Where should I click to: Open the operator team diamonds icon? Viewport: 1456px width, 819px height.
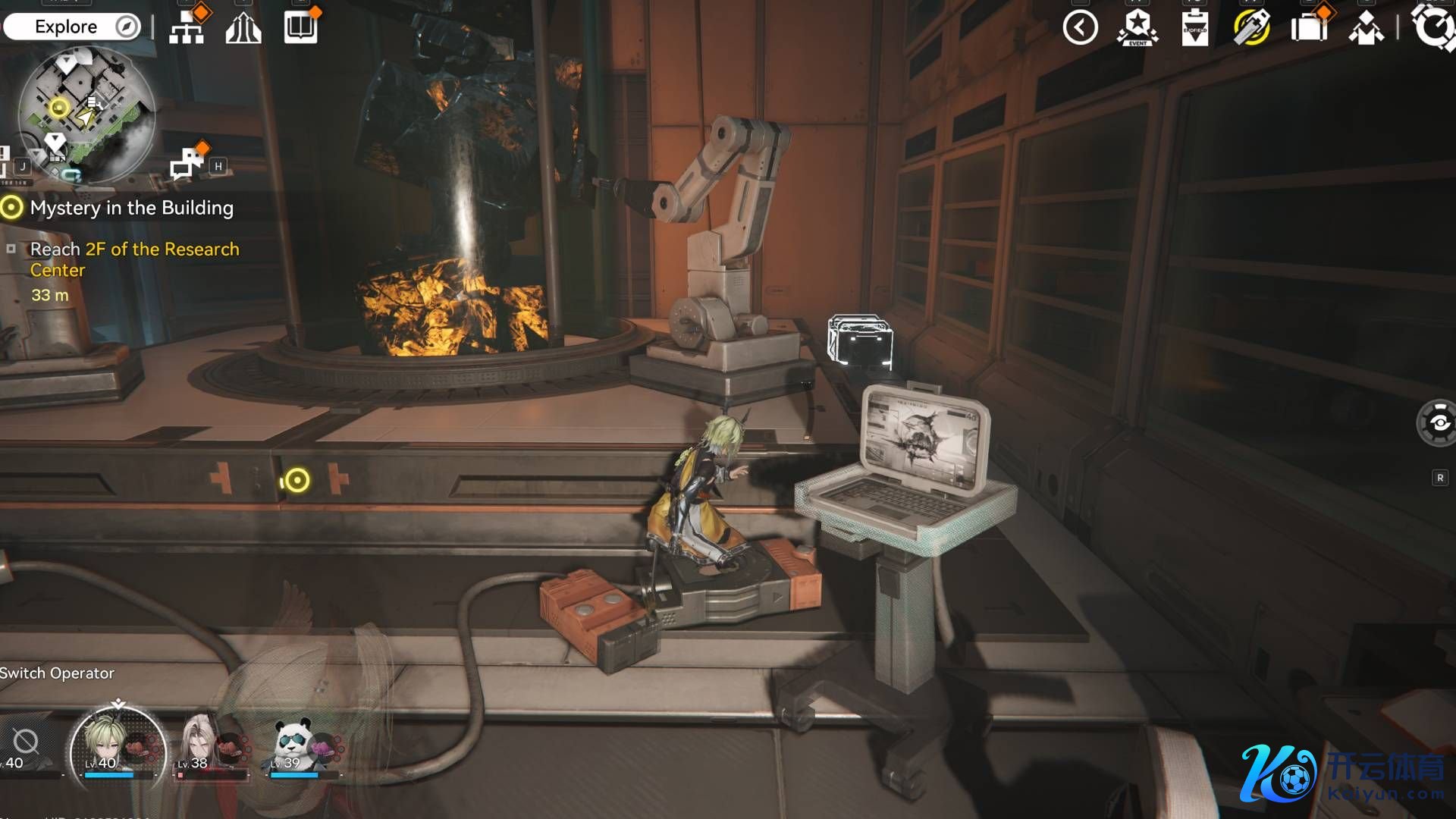coord(1366,29)
